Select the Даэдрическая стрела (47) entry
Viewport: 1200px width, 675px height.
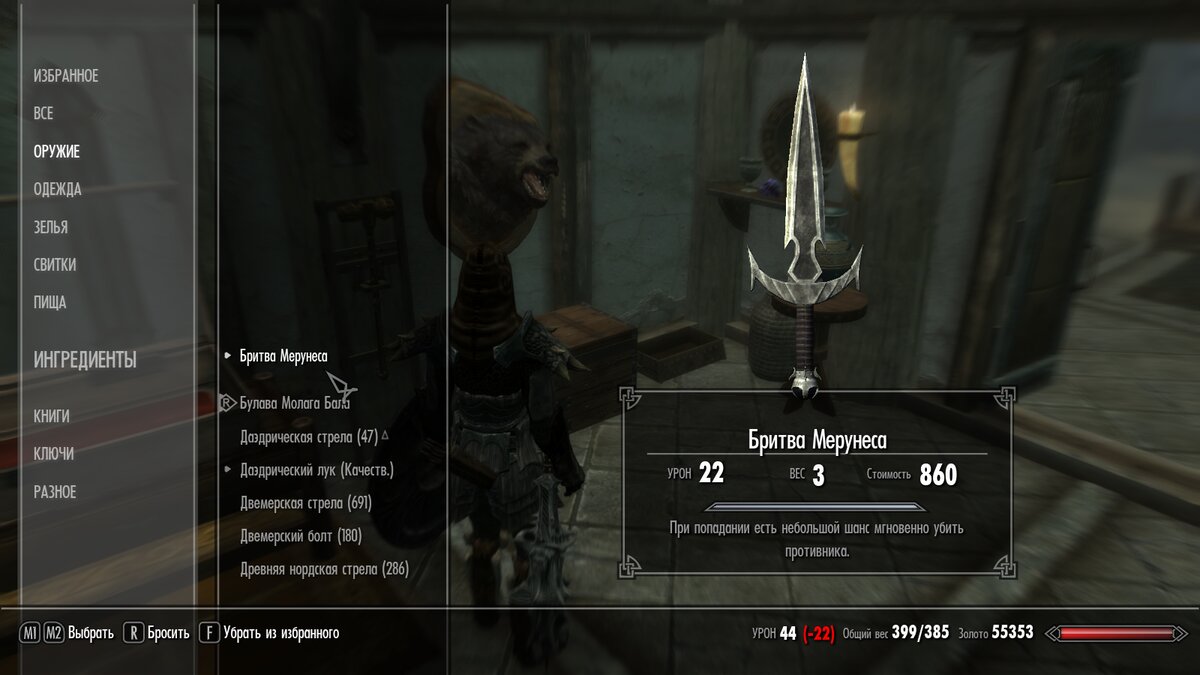pyautogui.click(x=309, y=437)
